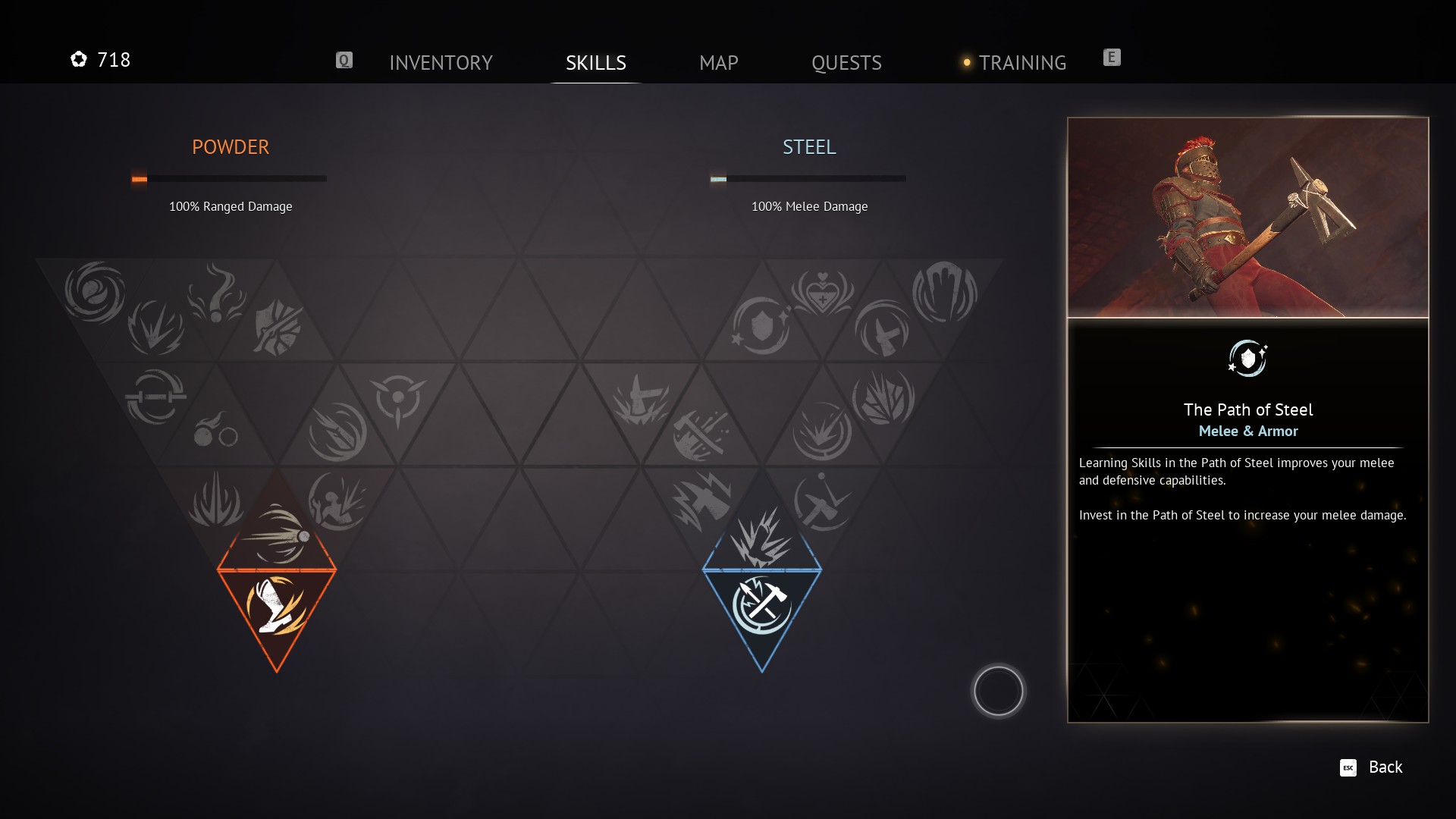Select the helmet with slash Powder skill
The image size is (1456, 819).
[278, 328]
